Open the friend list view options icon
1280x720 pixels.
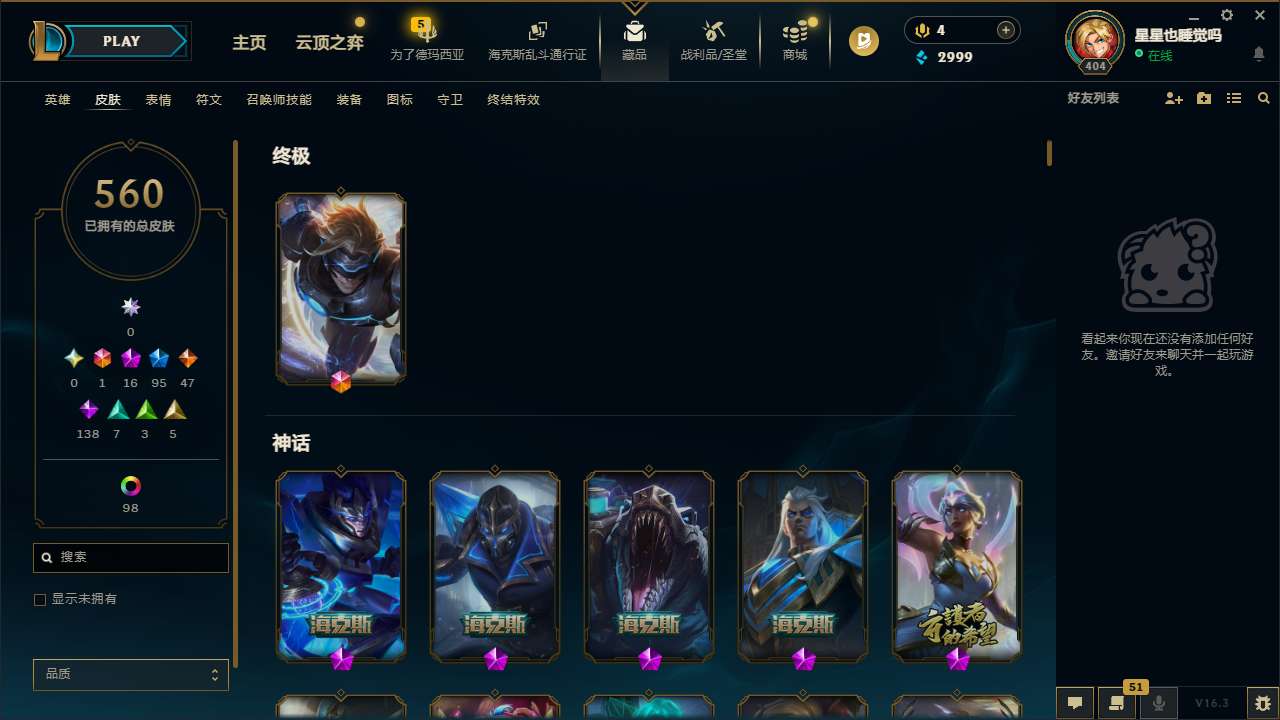click(x=1234, y=98)
